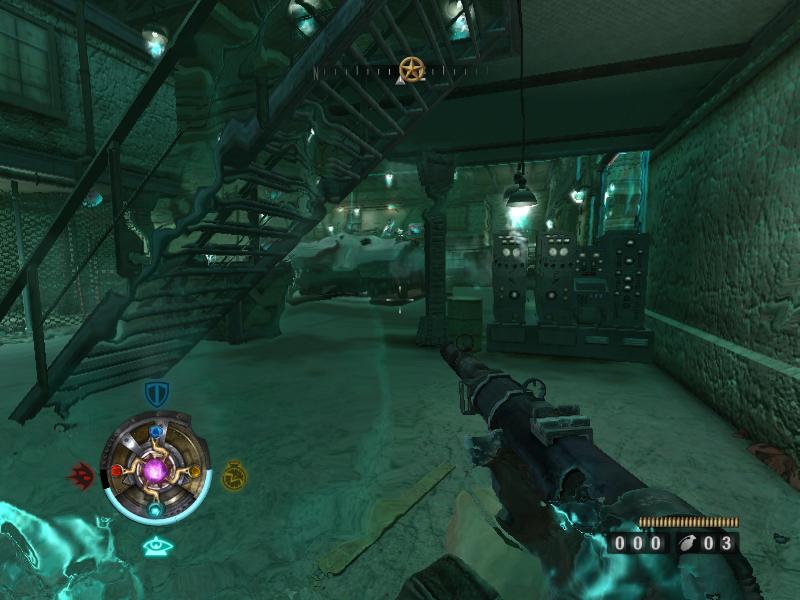Click the Veil medallion's purple center crystal
The image size is (800, 600).
(155, 469)
